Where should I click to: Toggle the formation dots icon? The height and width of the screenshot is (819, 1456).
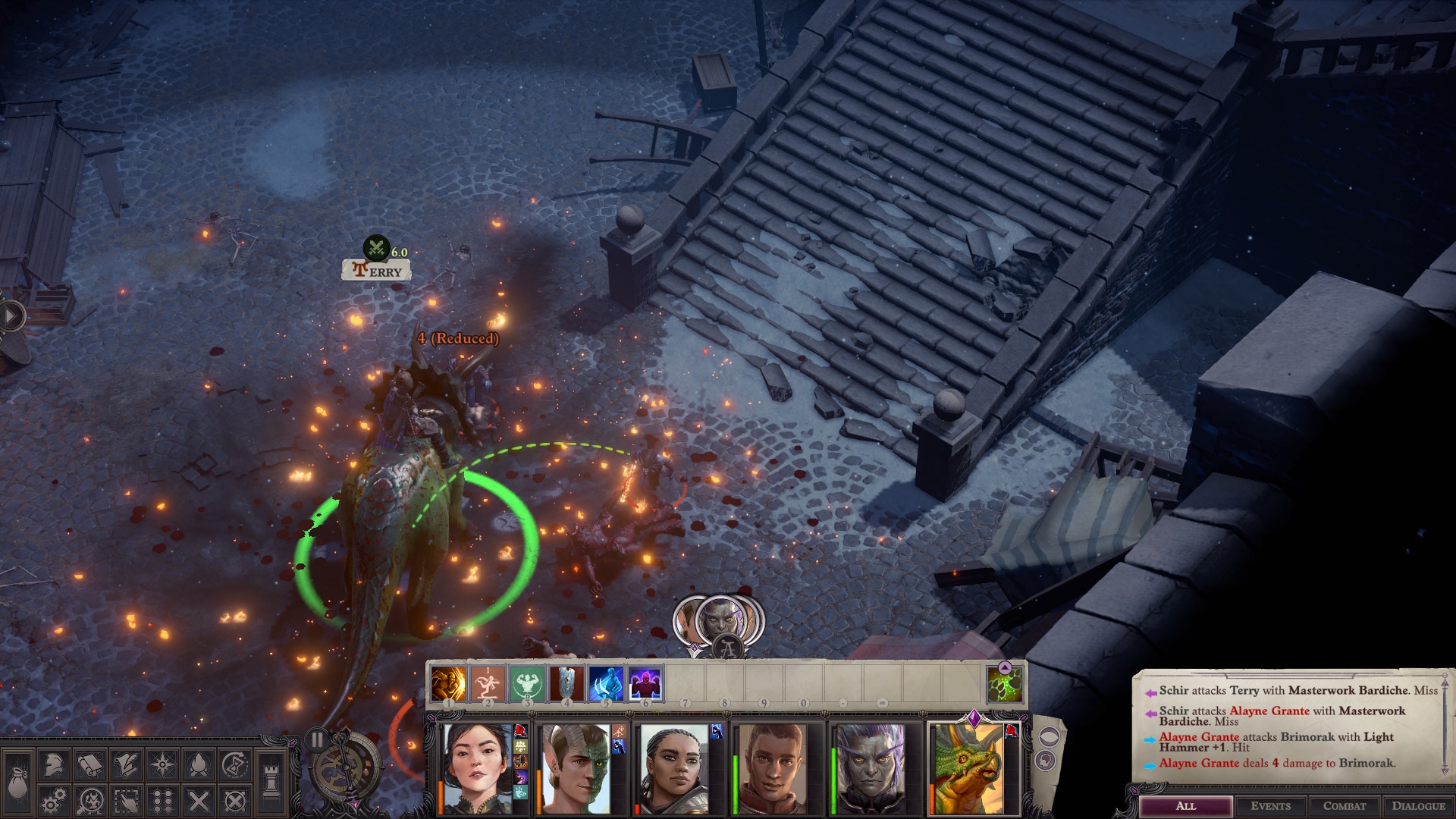pyautogui.click(x=162, y=801)
